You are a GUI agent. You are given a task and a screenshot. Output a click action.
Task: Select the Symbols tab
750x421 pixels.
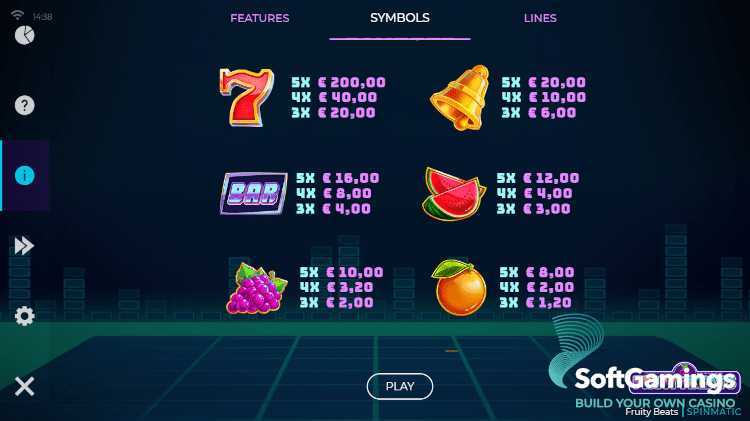tap(399, 18)
